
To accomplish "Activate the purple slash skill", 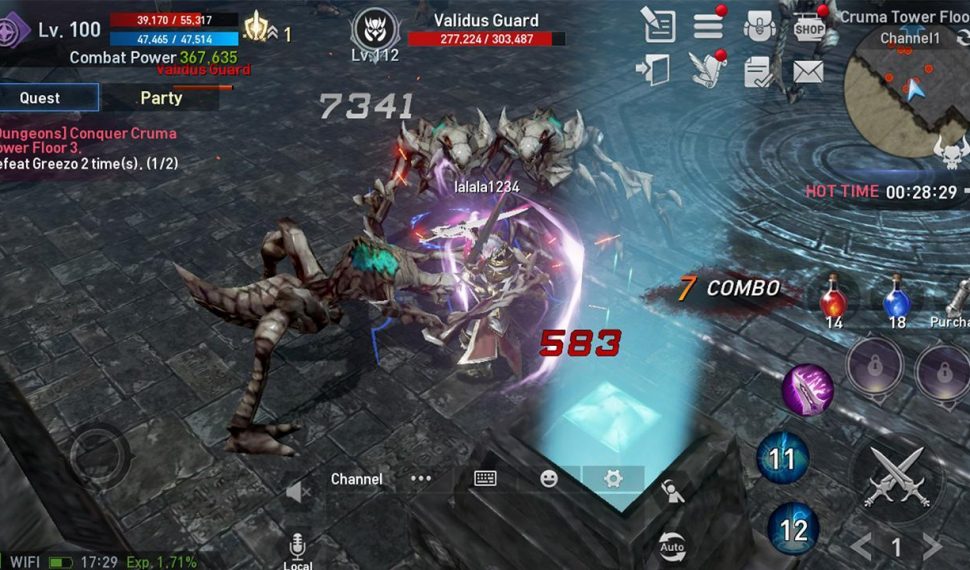I will [807, 389].
